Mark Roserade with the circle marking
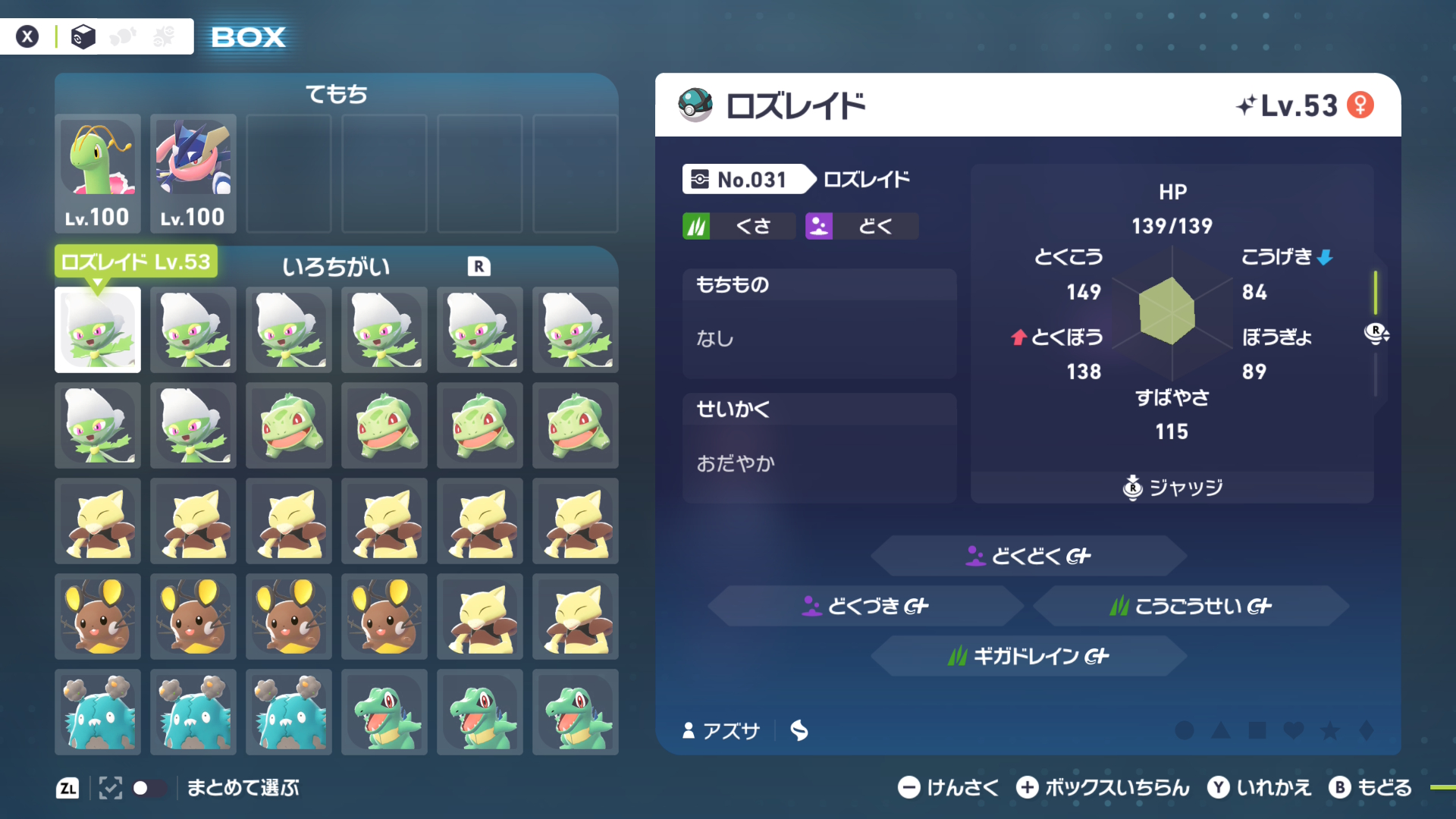The height and width of the screenshot is (819, 1456). click(x=1185, y=730)
